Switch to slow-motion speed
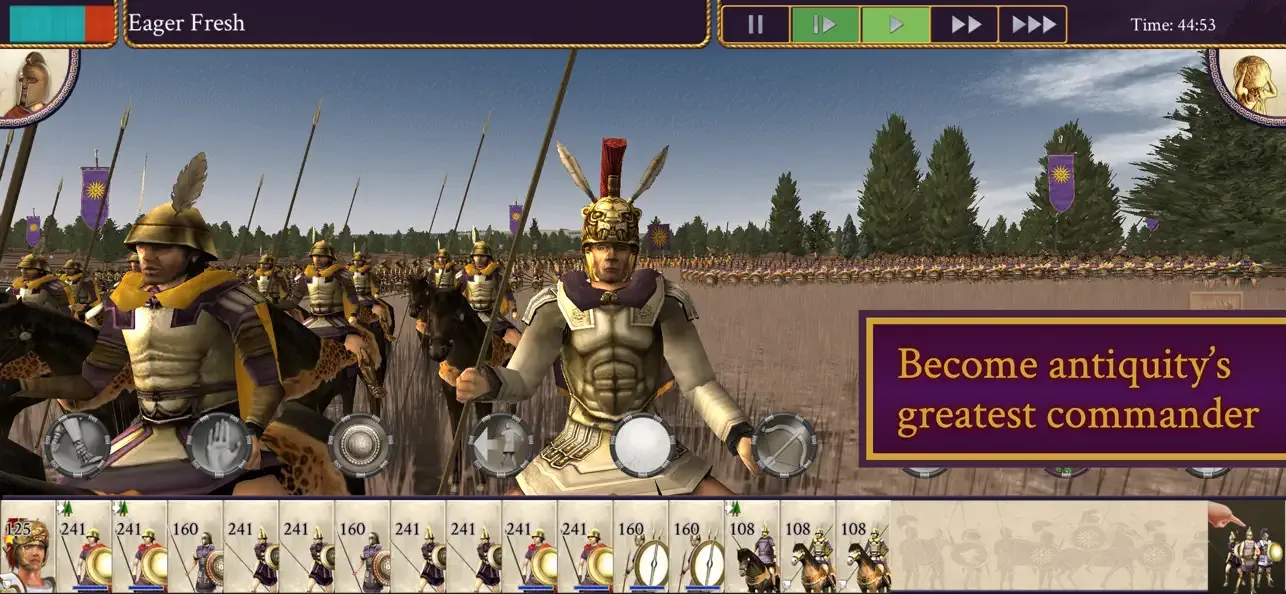 (x=824, y=25)
